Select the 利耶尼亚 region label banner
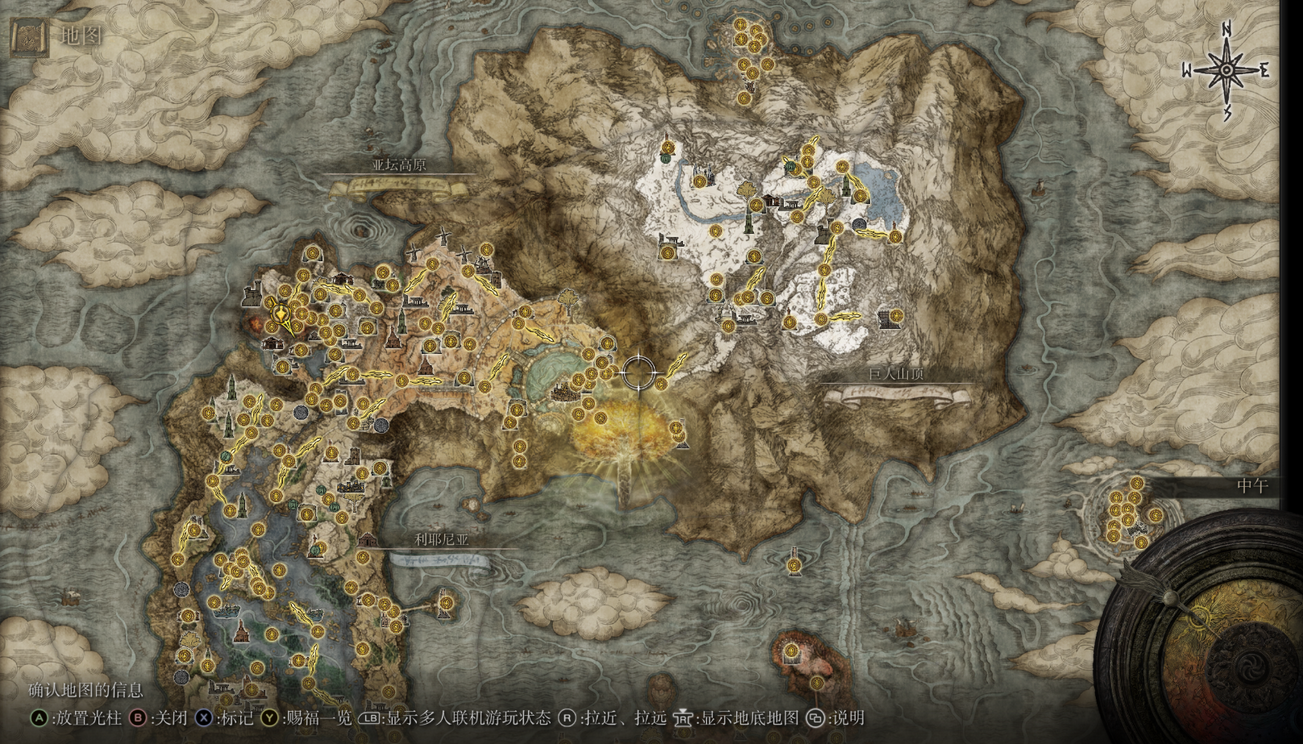Viewport: 1303px width, 744px height. [x=442, y=540]
